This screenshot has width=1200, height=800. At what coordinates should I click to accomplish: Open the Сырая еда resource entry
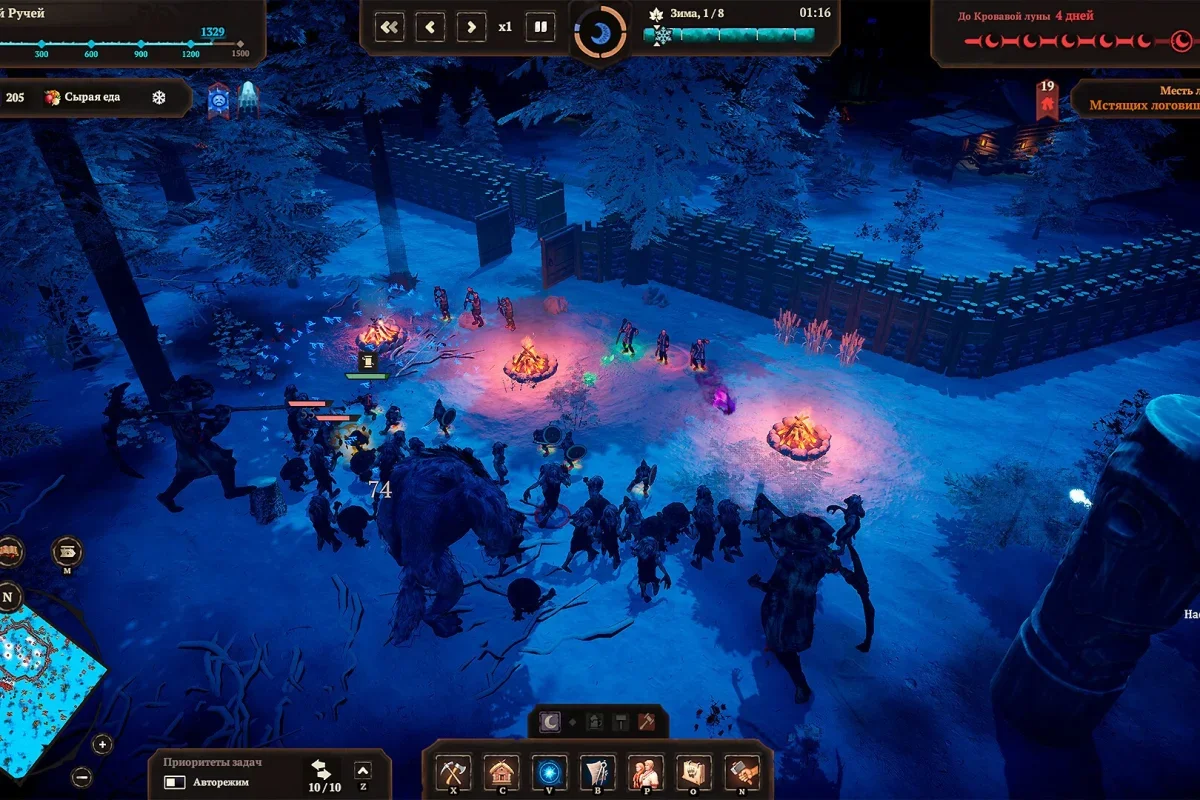coord(91,97)
